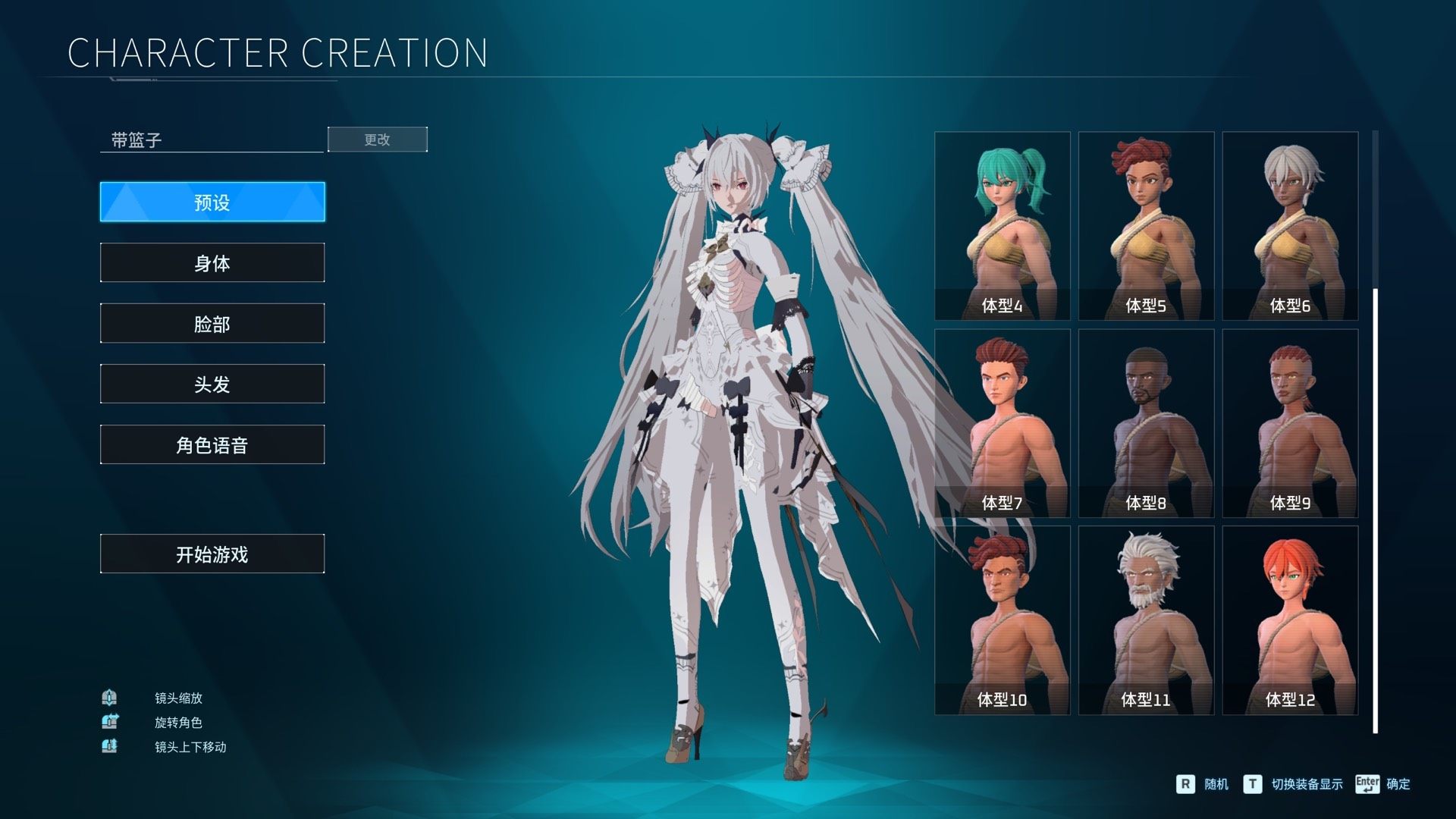
Task: Pick the 体型9 preset thumbnail
Action: point(1290,423)
